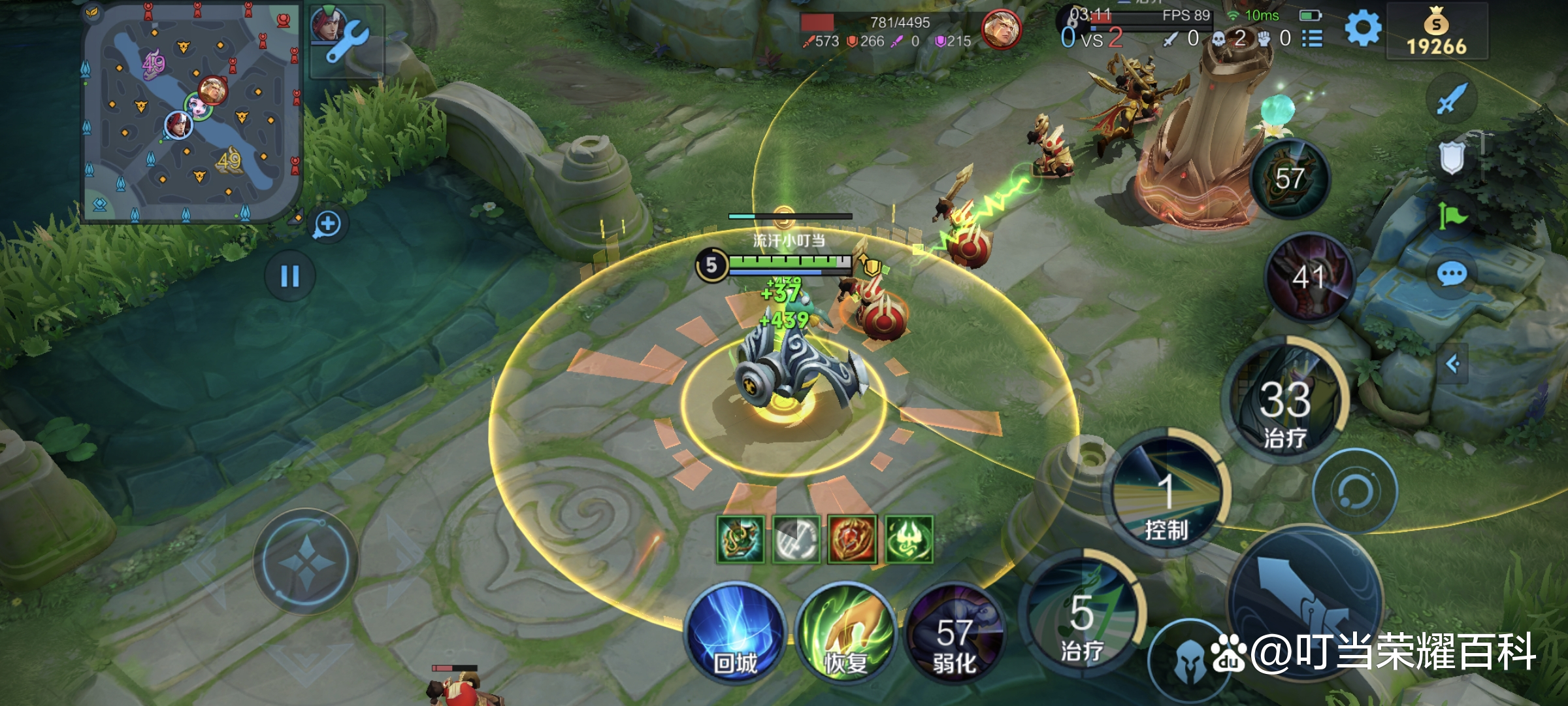This screenshot has height=706, width=1568.
Task: Send the shield retreat signal
Action: point(1452,158)
